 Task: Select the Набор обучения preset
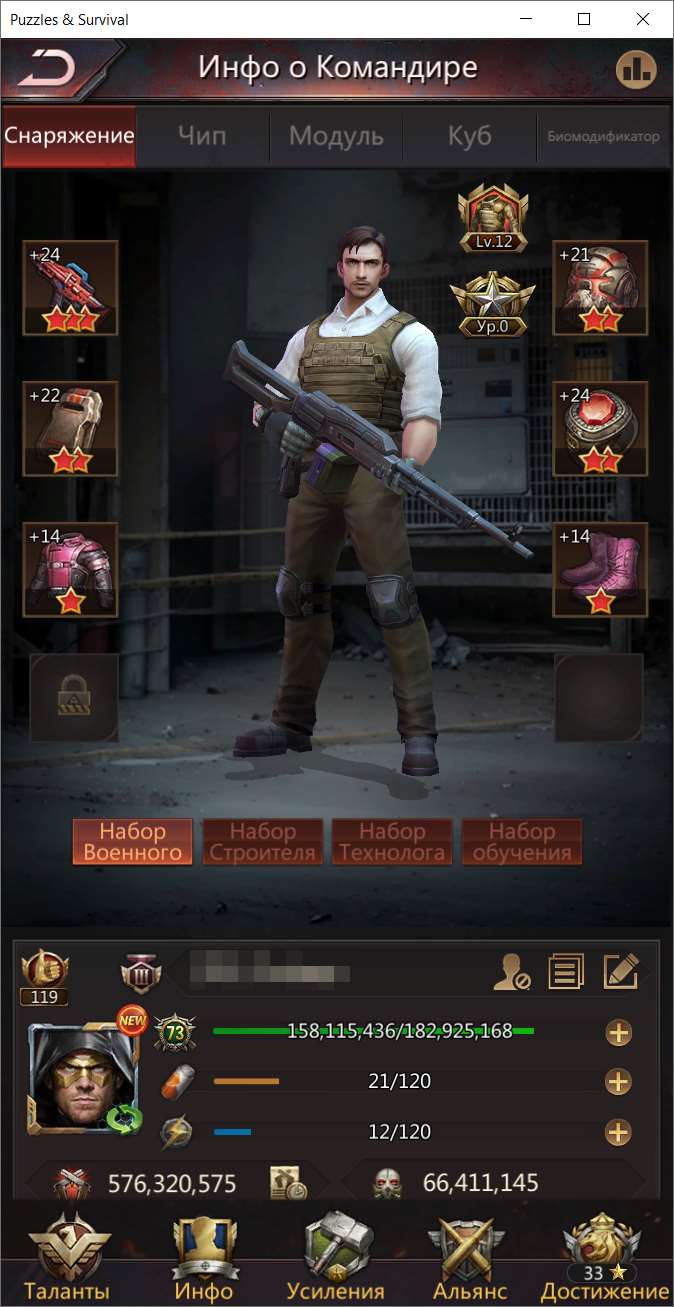point(522,842)
